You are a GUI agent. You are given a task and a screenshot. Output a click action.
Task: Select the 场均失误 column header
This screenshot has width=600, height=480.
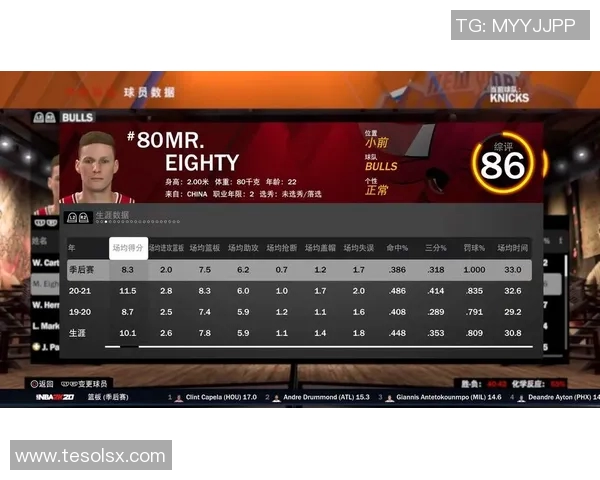358,247
